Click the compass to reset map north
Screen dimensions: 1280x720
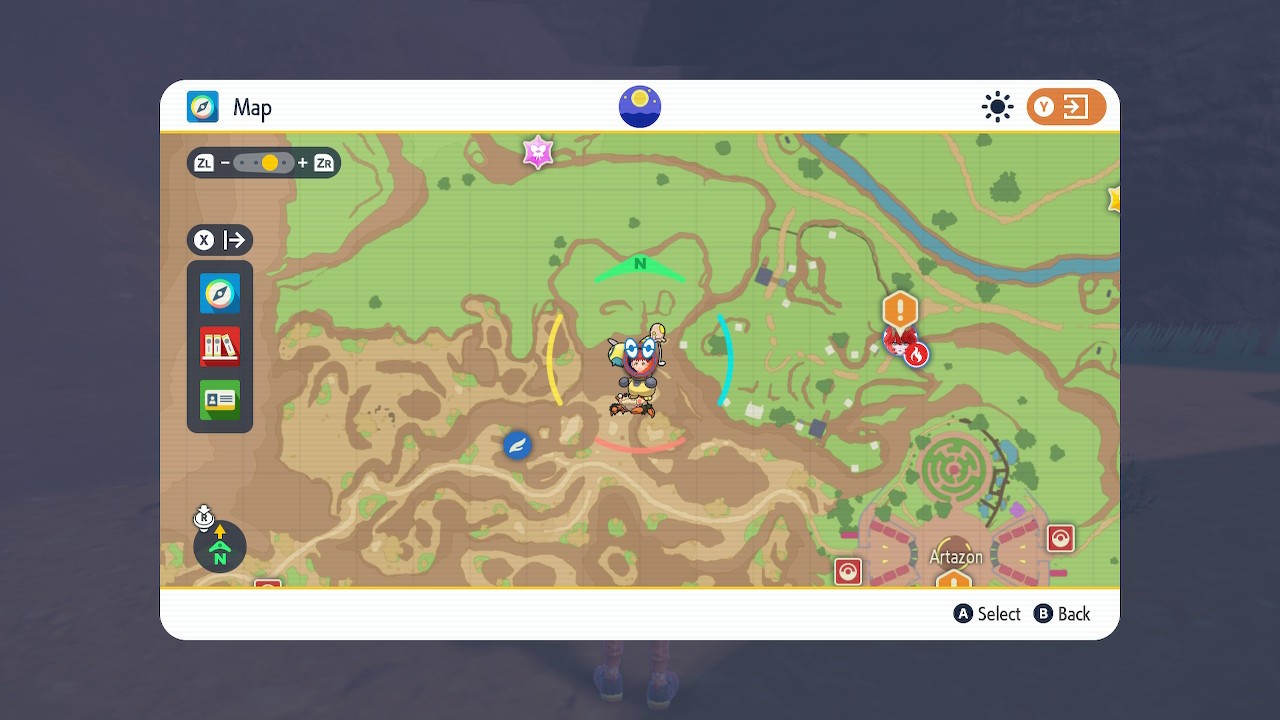point(218,547)
